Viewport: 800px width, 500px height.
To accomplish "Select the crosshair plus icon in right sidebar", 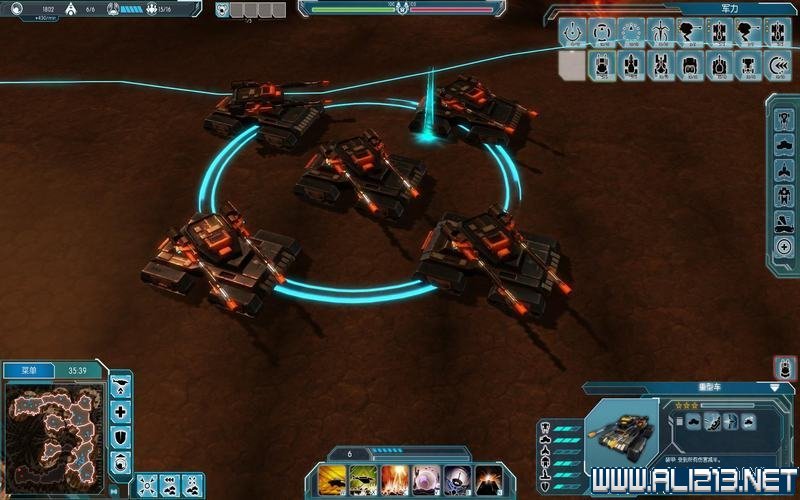I will [x=784, y=246].
